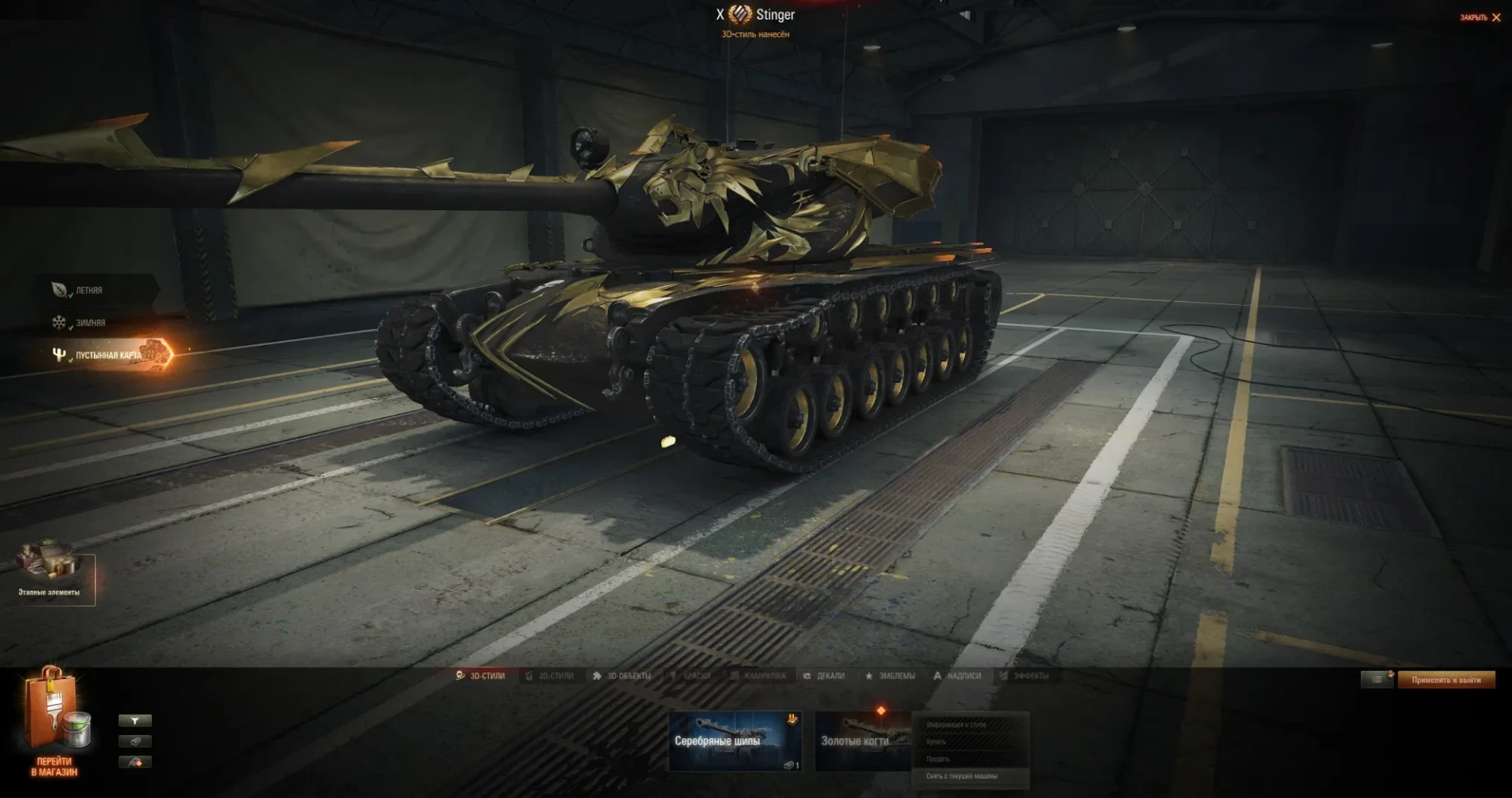1512x798 pixels.
Task: Select the Серебряные шипы style card
Action: (x=734, y=741)
